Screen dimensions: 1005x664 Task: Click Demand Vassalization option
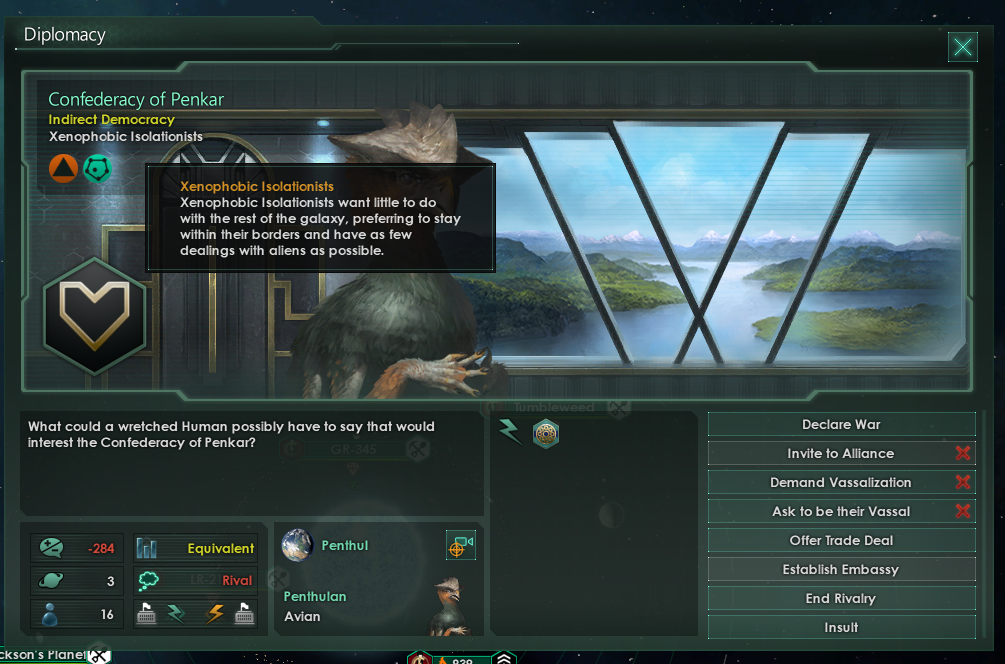[841, 483]
